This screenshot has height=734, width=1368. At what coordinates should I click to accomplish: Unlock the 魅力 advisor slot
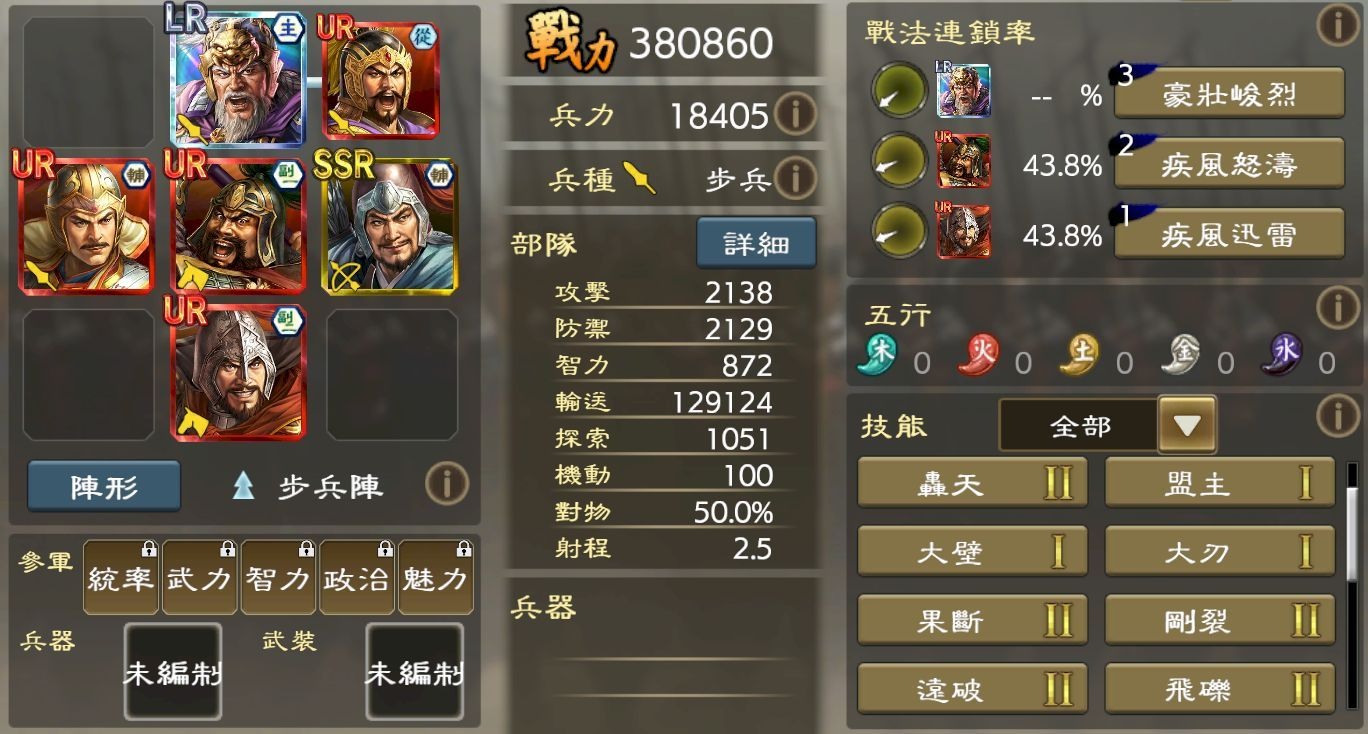(434, 577)
